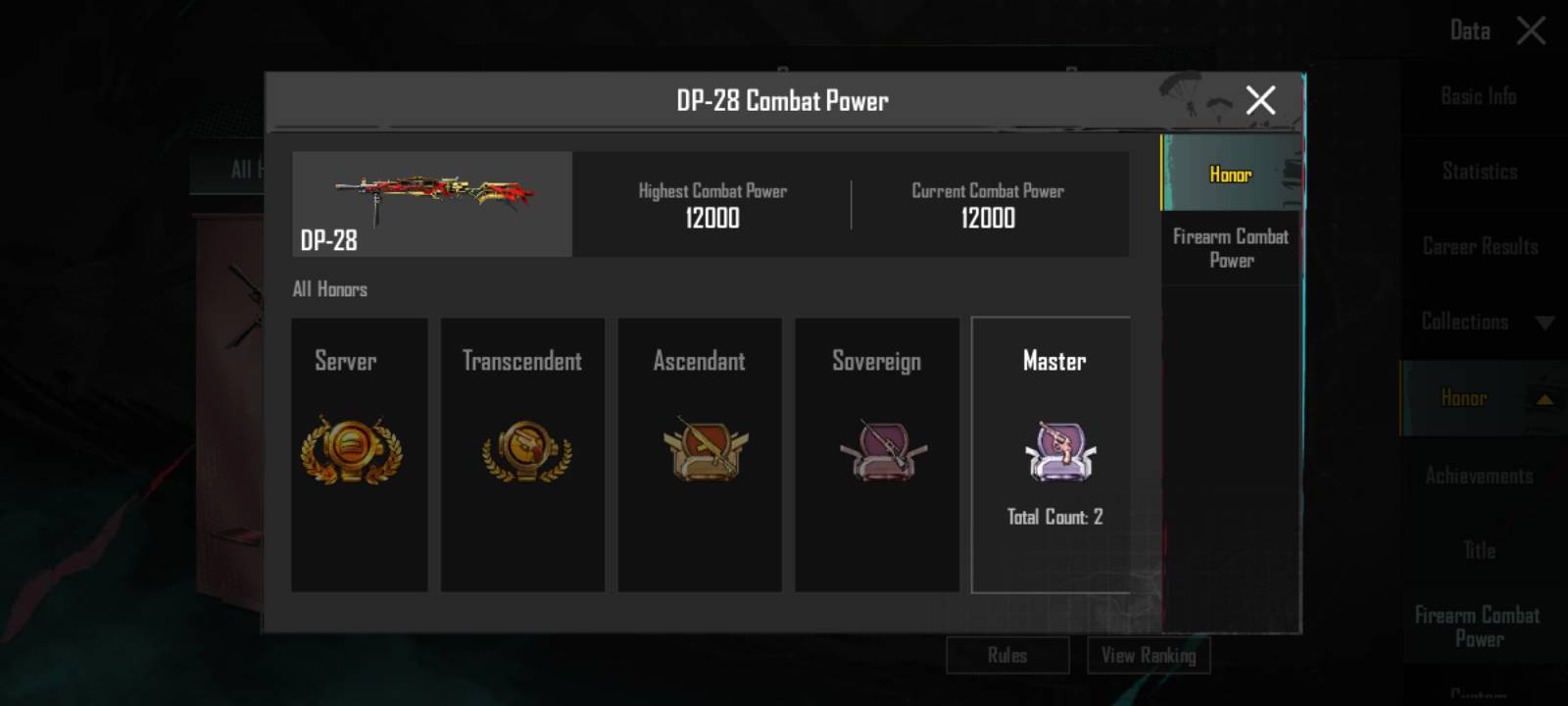Close the DP-28 Combat Power popup
The height and width of the screenshot is (706, 1568).
[x=1260, y=100]
